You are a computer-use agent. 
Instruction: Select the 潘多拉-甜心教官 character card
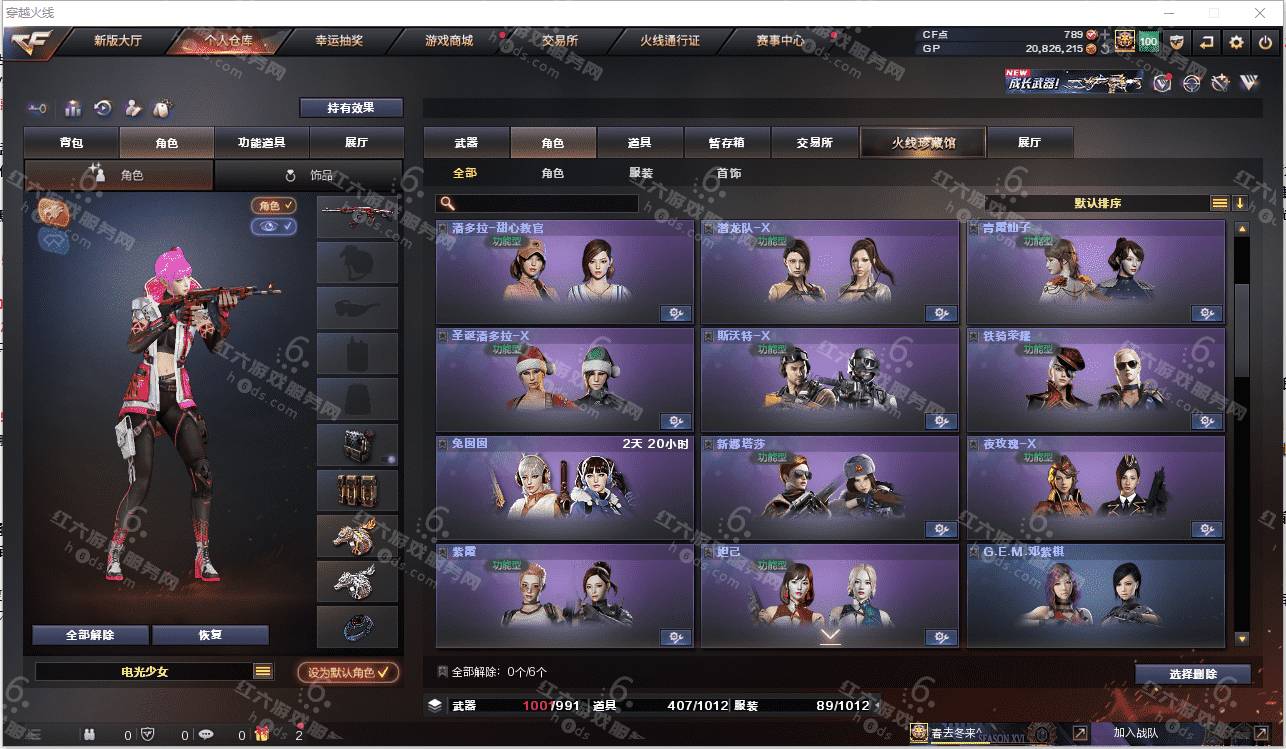tap(564, 270)
